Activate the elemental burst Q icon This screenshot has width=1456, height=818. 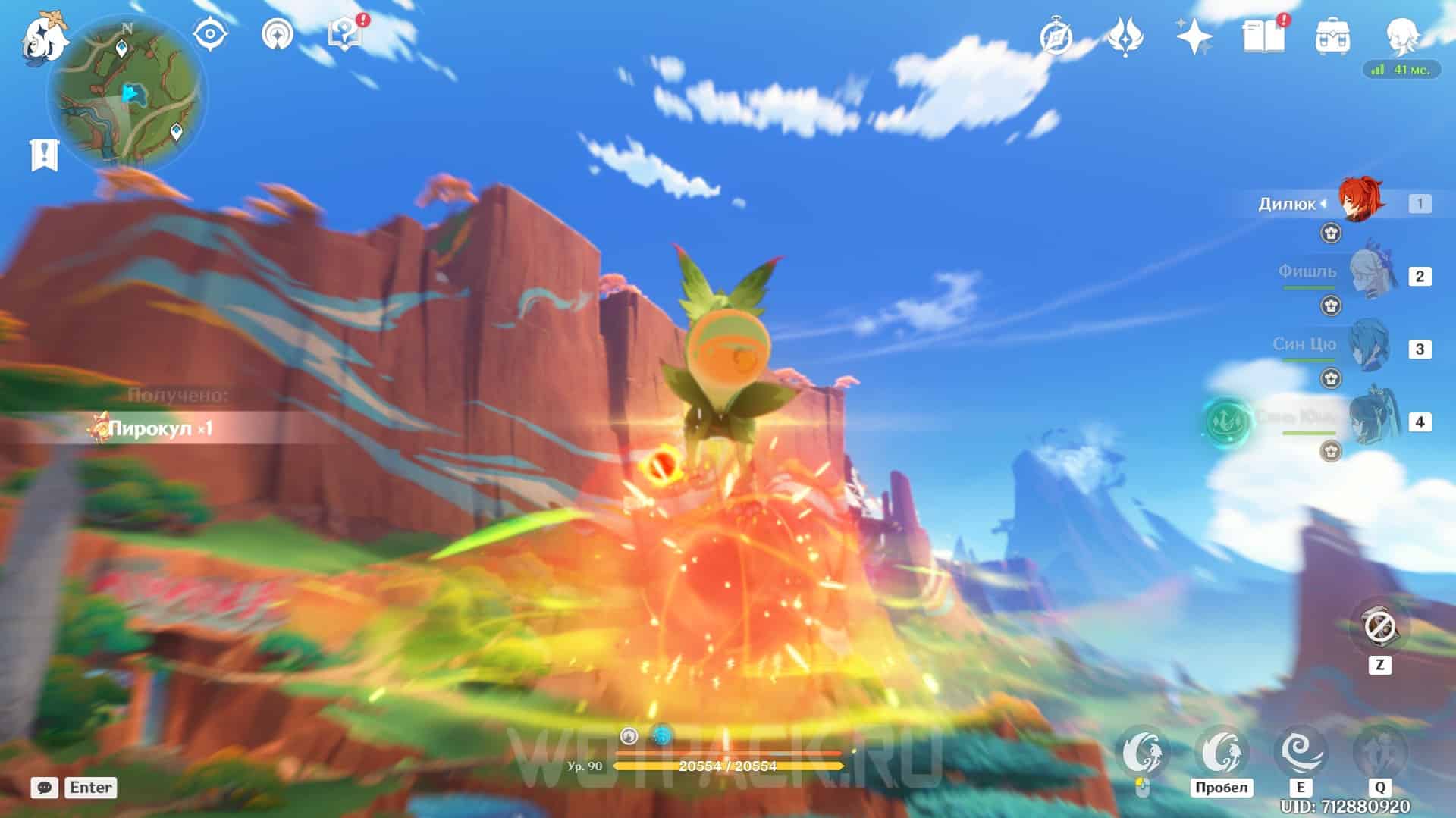[1380, 752]
